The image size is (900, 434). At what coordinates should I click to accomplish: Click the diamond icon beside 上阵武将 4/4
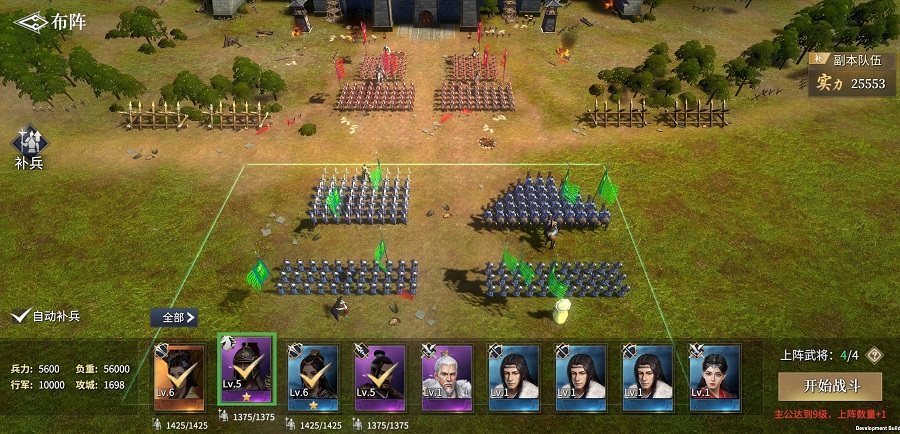point(874,355)
